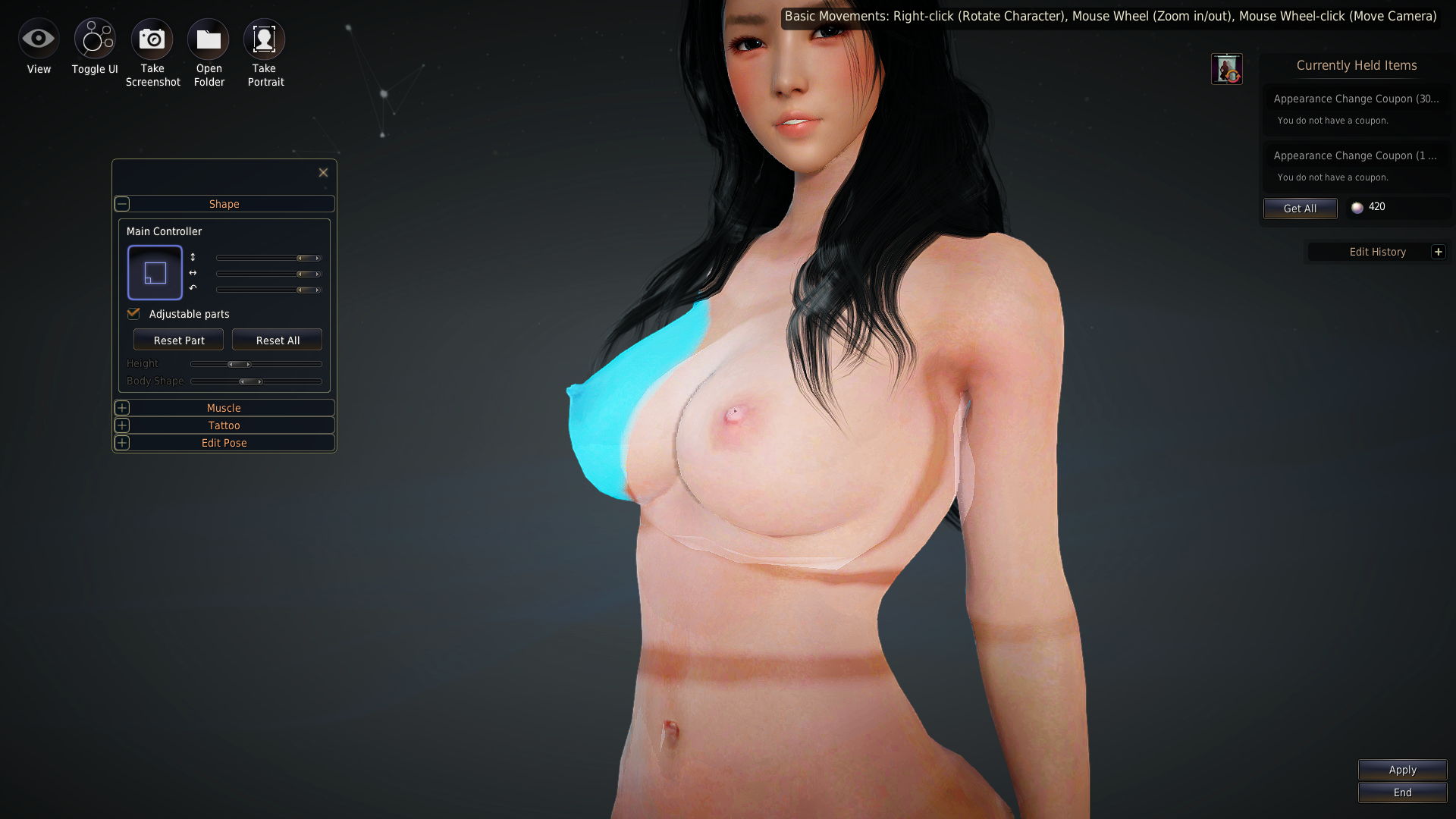Click Reset All to restore defaults
Screen dimensions: 1456x819
point(277,339)
